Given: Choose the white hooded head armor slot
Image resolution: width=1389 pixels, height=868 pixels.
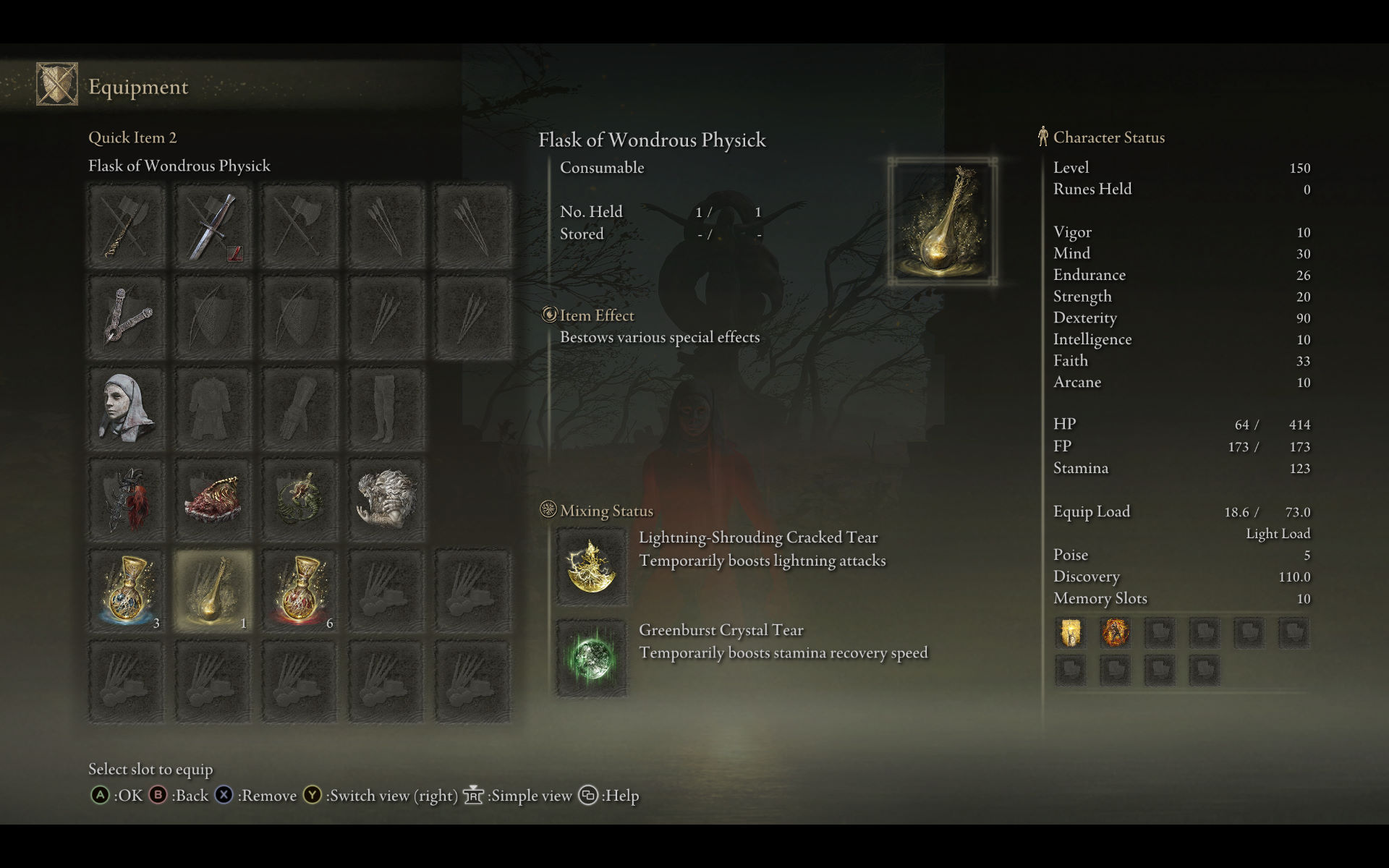Looking at the screenshot, I should click(x=127, y=408).
